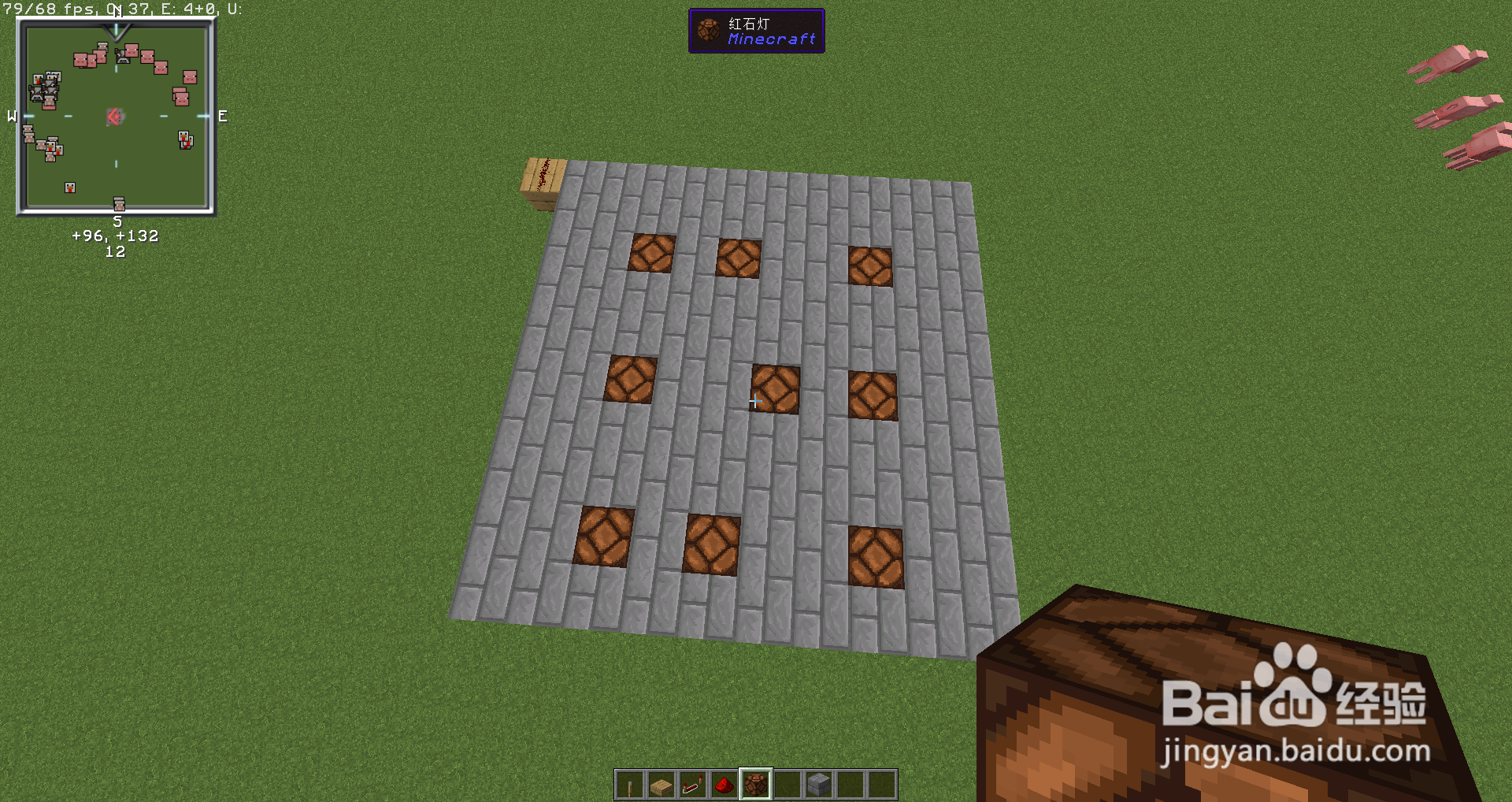Click the W compass label beside the minimap
Screen dimensions: 1512x802
tap(11, 117)
